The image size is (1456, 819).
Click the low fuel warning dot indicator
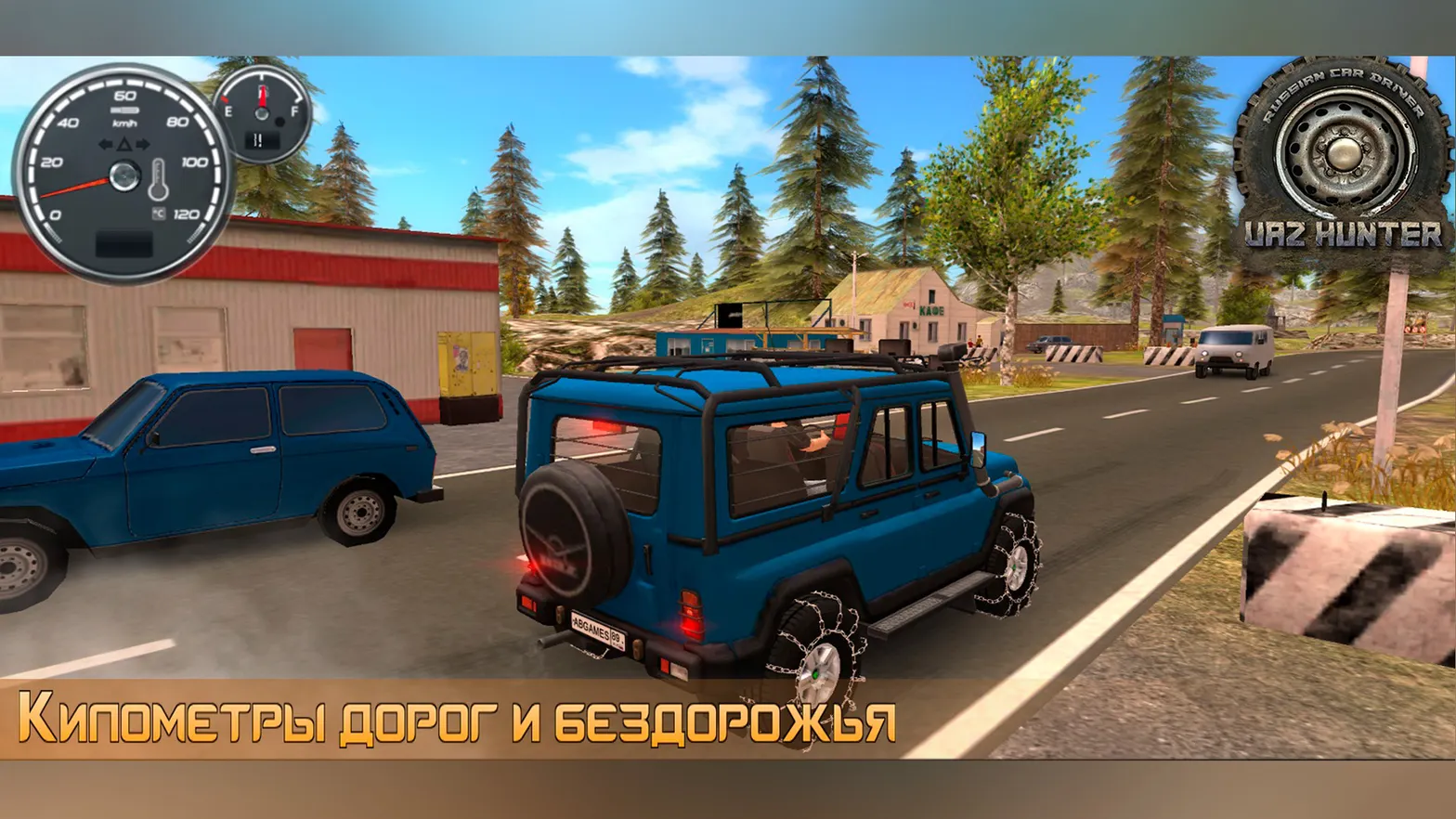(280, 122)
